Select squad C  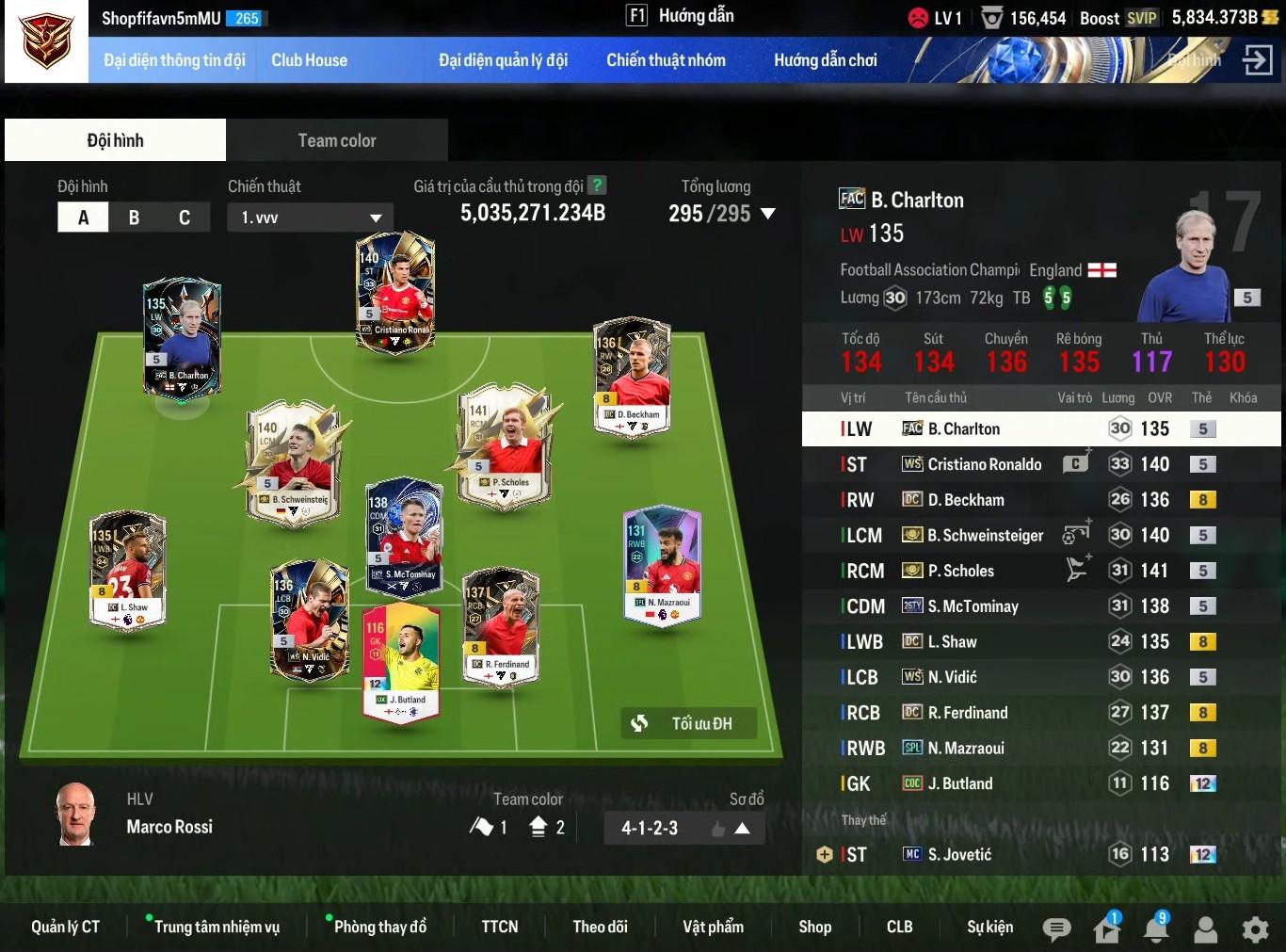point(185,218)
